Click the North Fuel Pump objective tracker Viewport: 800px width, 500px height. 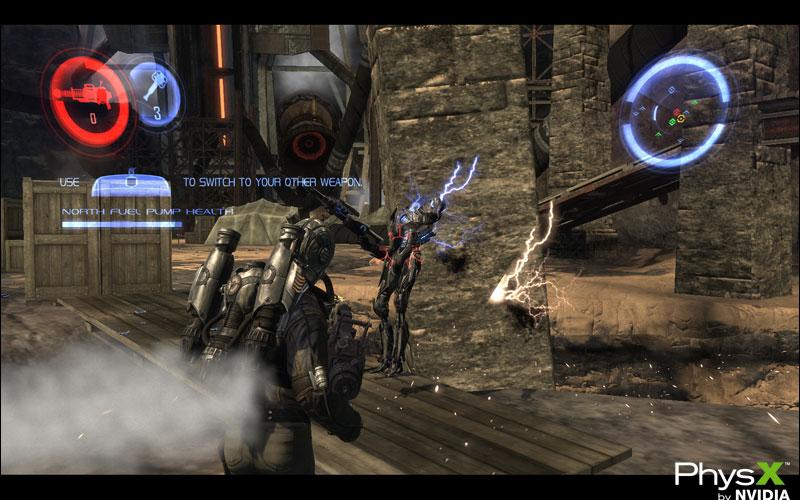148,213
